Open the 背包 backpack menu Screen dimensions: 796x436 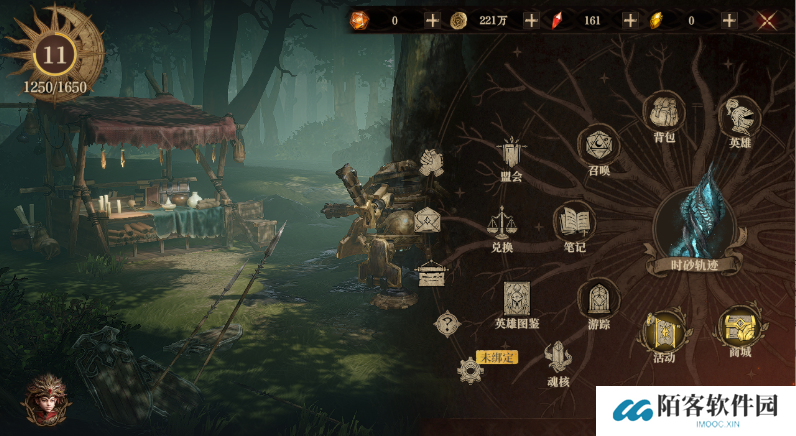[x=663, y=114]
